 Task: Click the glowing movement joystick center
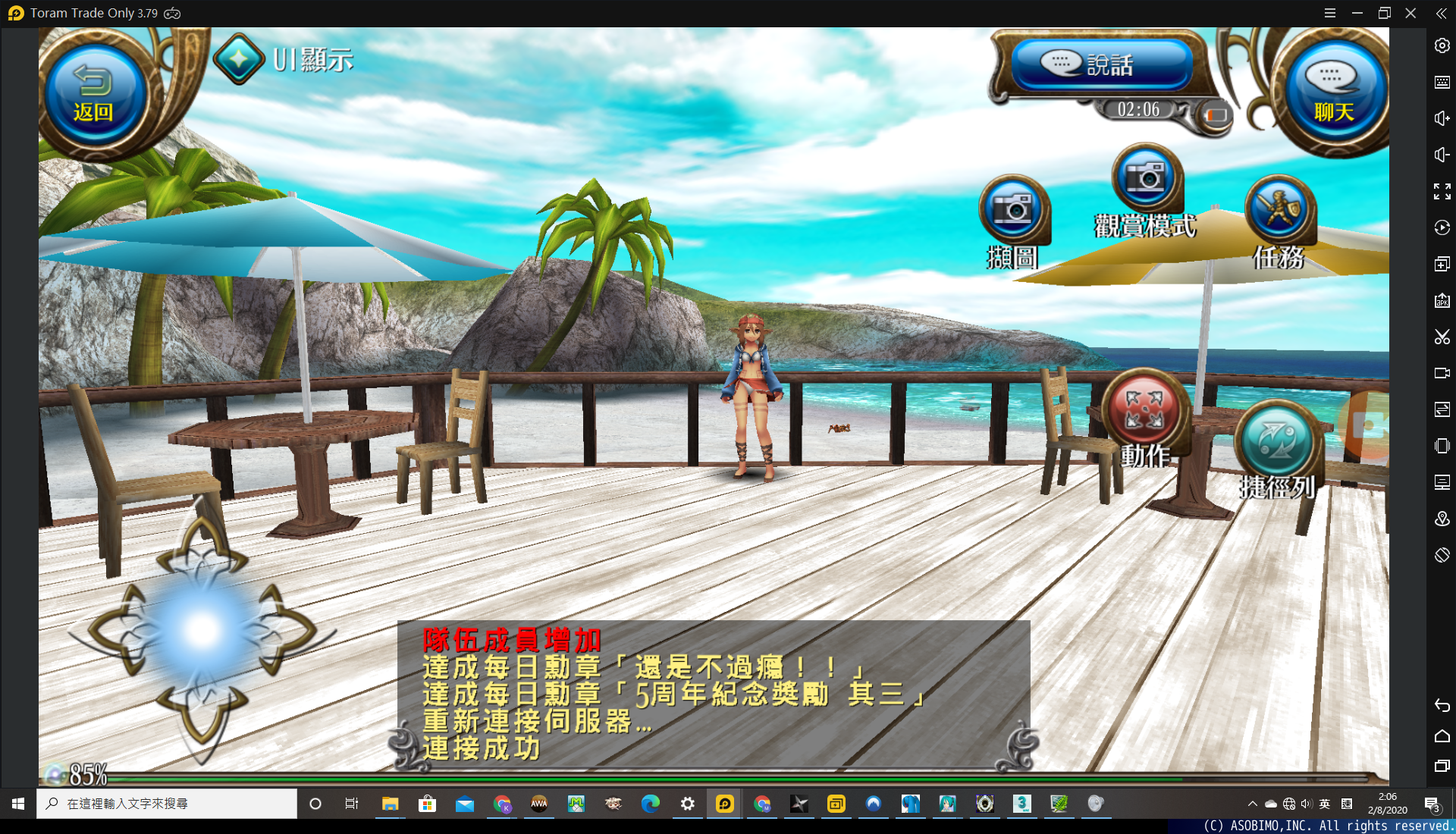click(202, 631)
